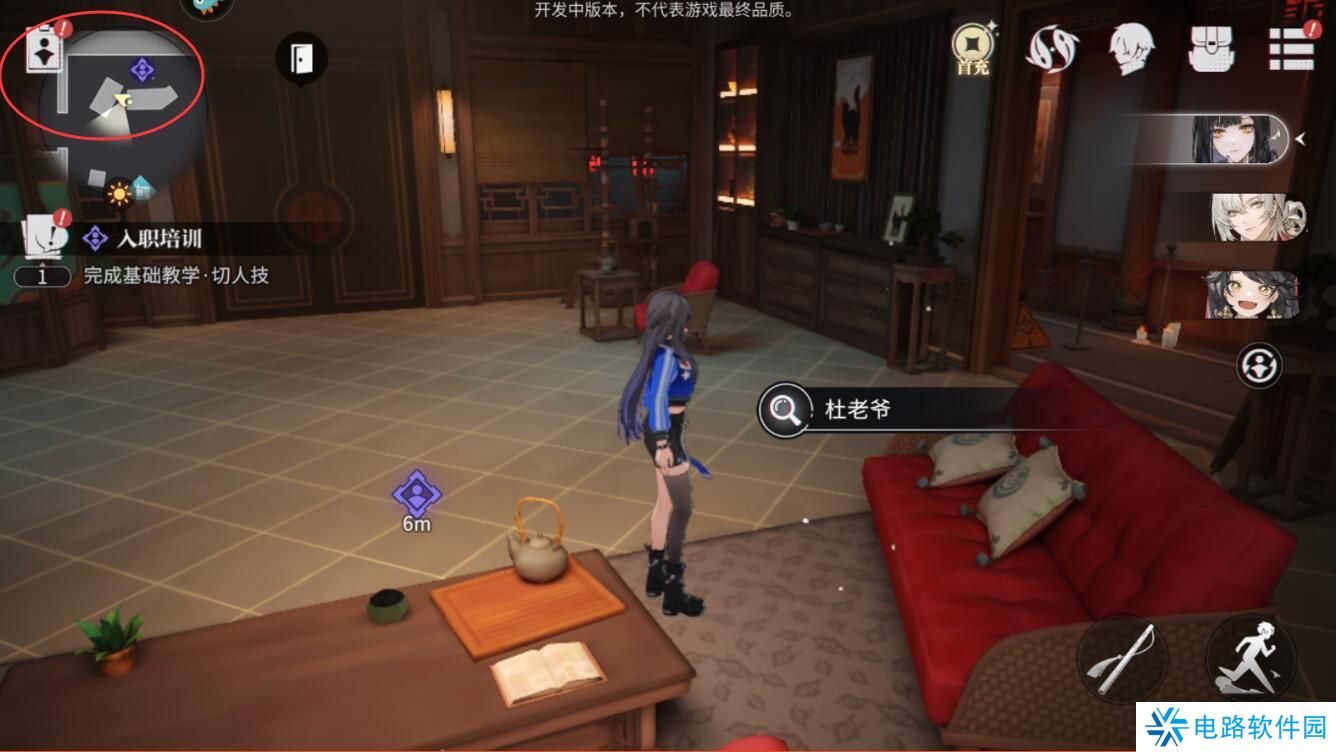This screenshot has width=1336, height=752.
Task: Click the magnifier icon on the 杜老爷 prompt
Action: [785, 410]
